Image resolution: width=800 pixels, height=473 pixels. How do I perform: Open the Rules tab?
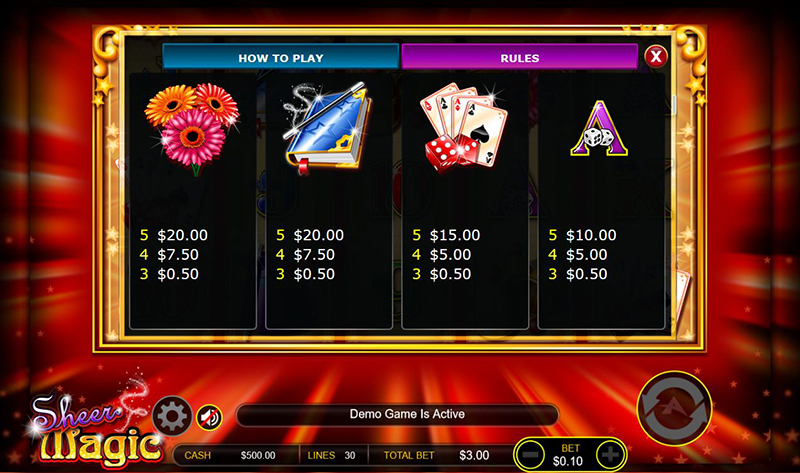pos(519,57)
